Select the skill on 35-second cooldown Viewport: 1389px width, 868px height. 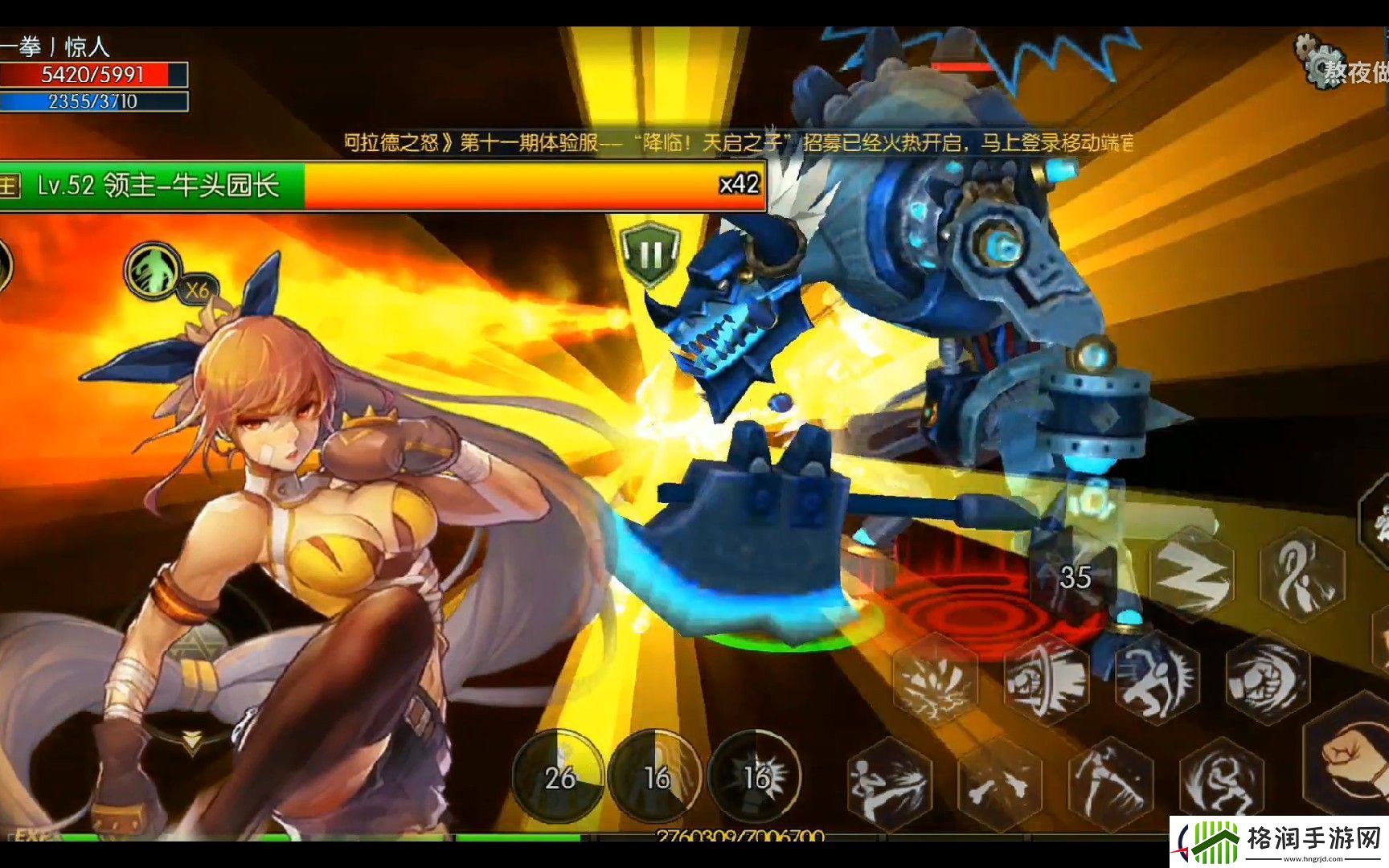1076,576
